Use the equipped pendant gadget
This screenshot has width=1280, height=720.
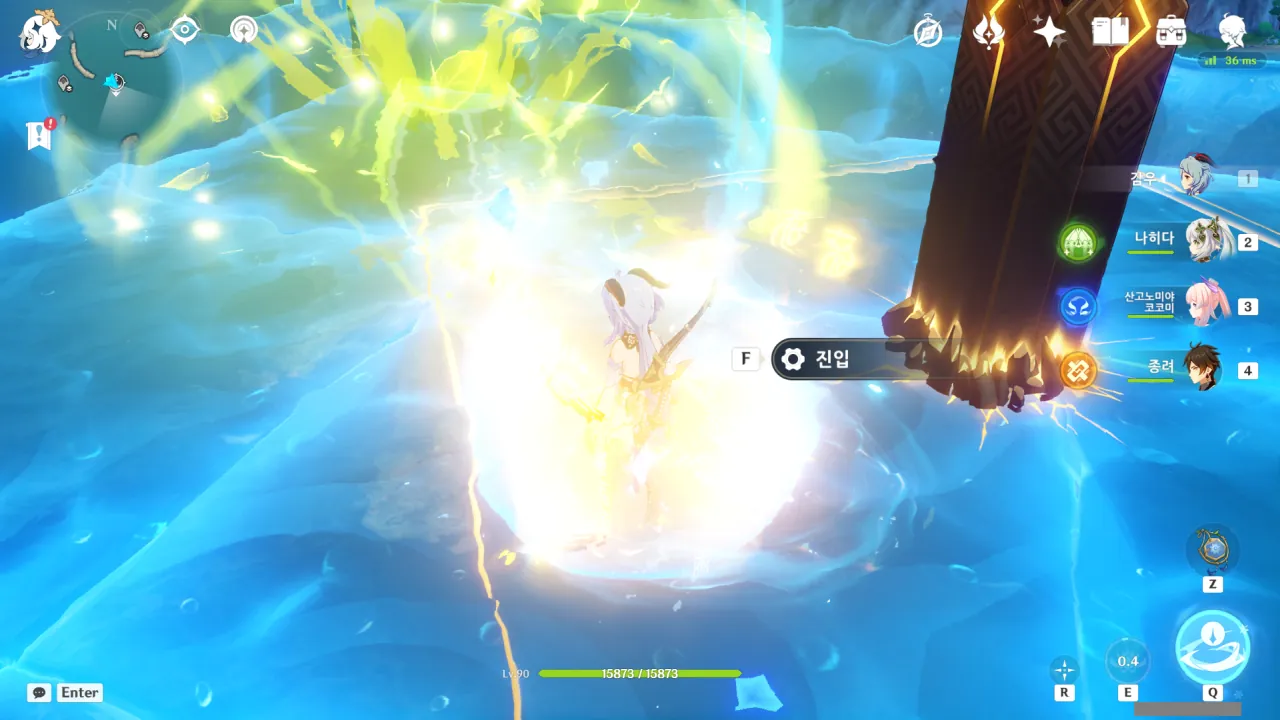point(1212,550)
